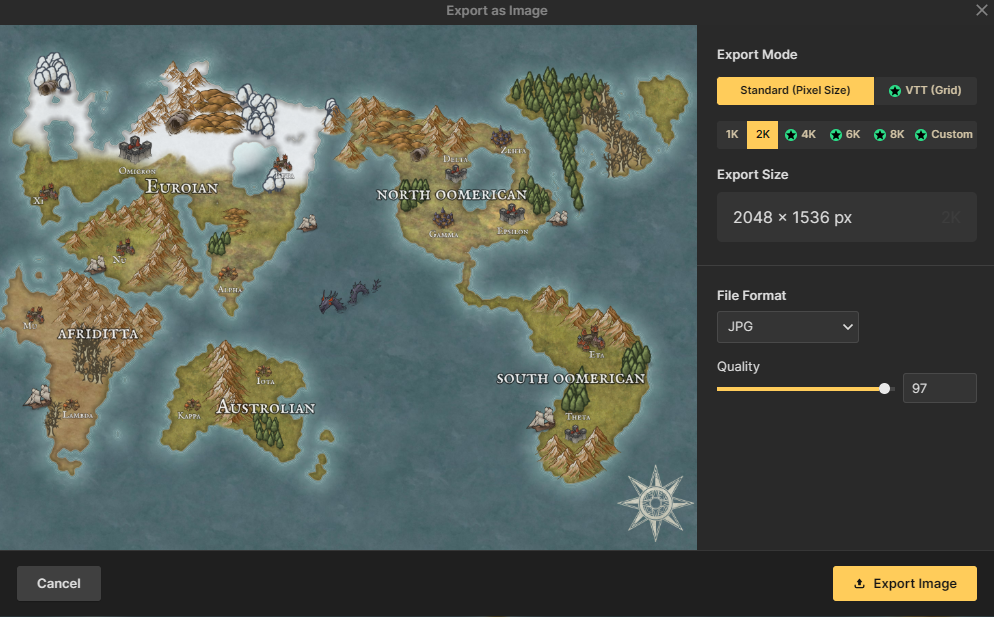Choose the 2K export size
This screenshot has height=617, width=994.
tap(762, 134)
